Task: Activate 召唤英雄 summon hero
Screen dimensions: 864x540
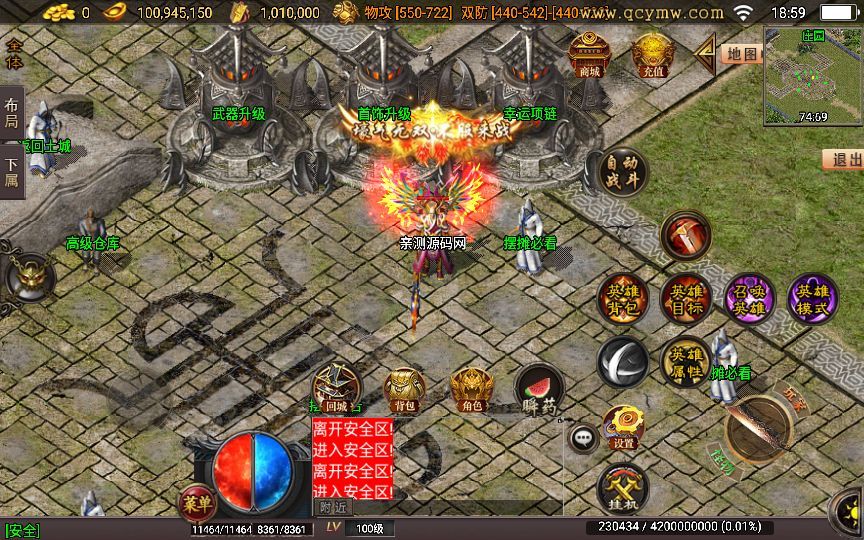Action: click(749, 298)
